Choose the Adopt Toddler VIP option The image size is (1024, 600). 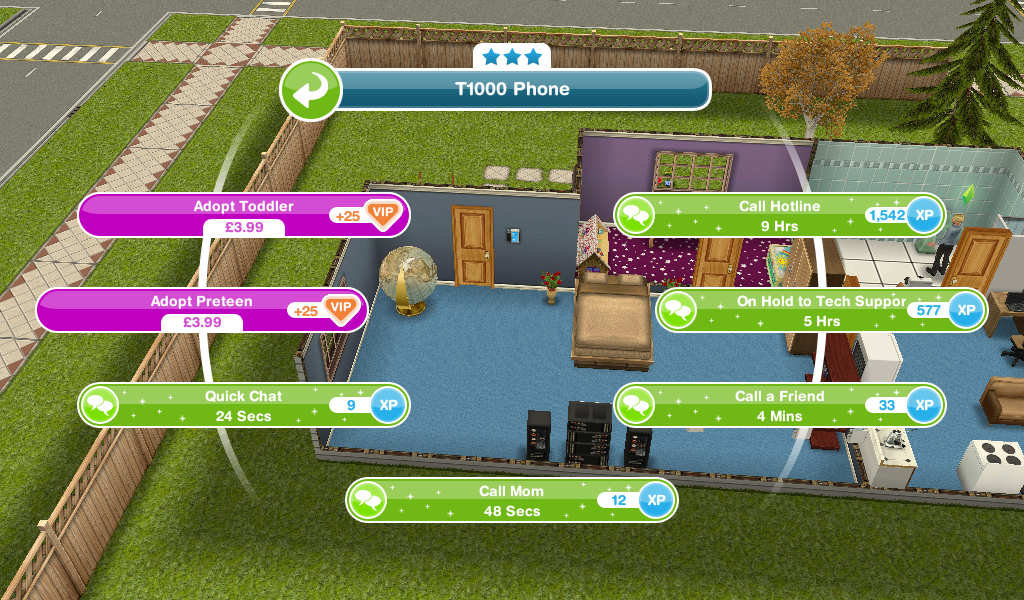click(243, 215)
